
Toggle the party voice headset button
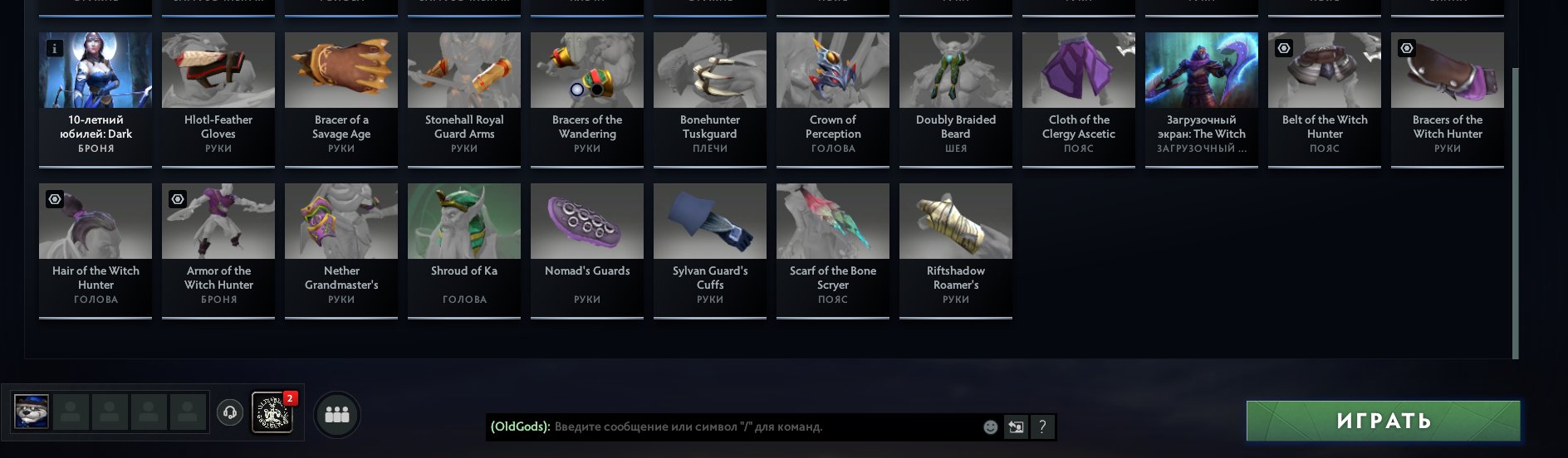click(230, 412)
